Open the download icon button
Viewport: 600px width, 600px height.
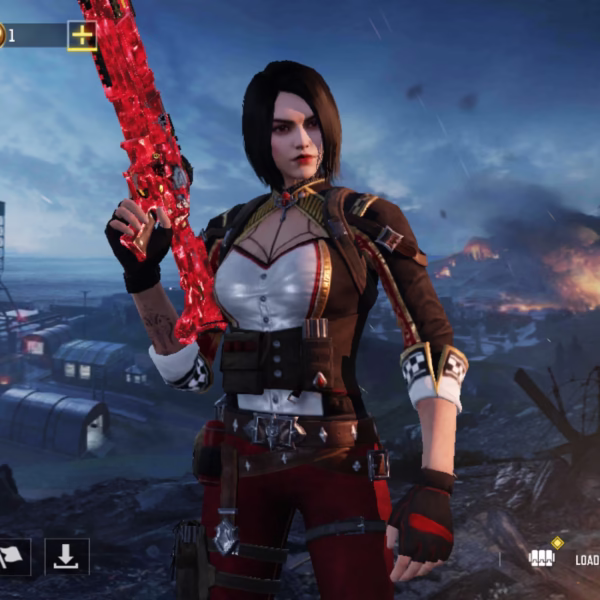[x=66, y=557]
